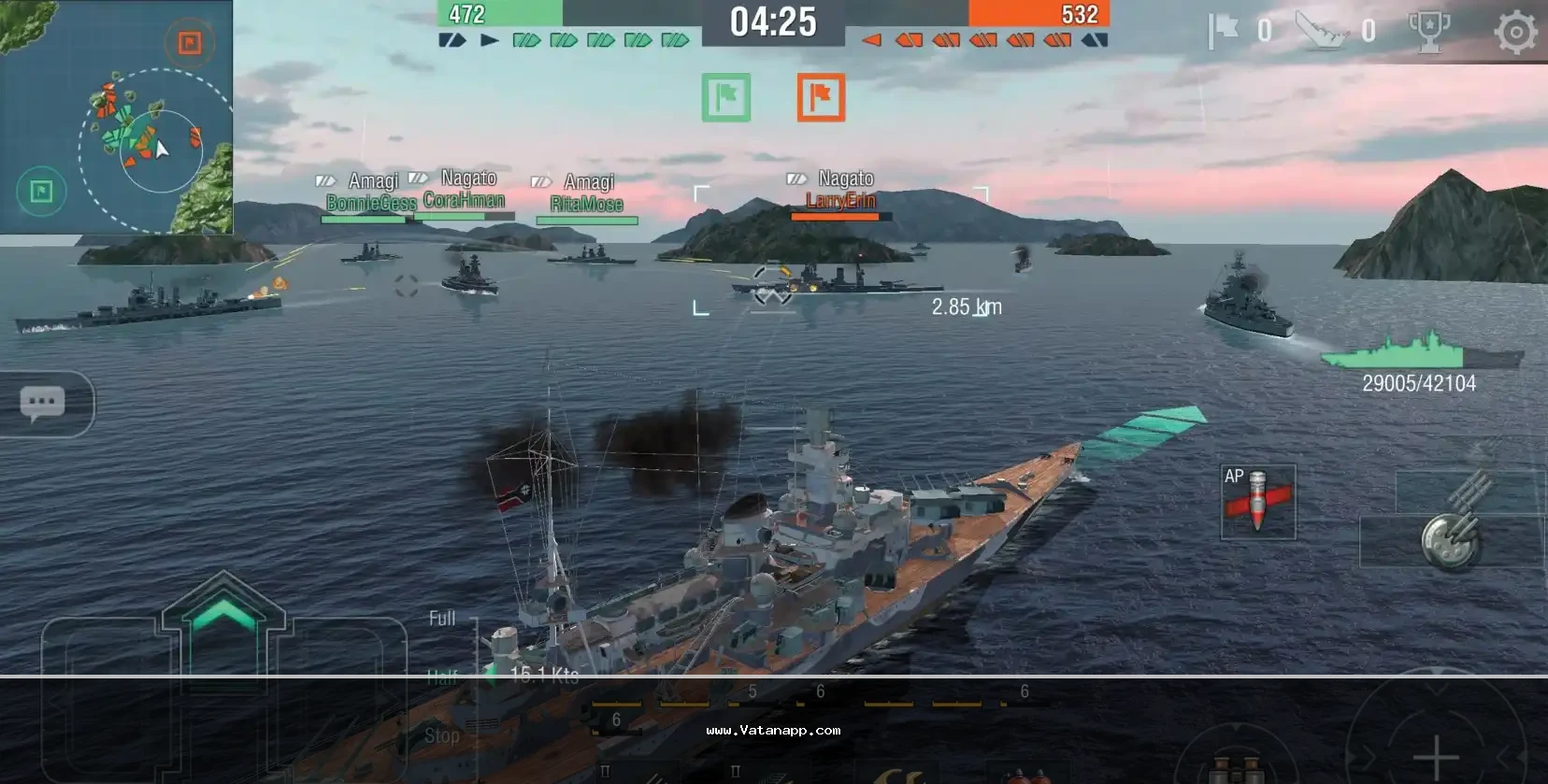
Task: Click the green allied base marker on minimap
Action: pos(41,192)
